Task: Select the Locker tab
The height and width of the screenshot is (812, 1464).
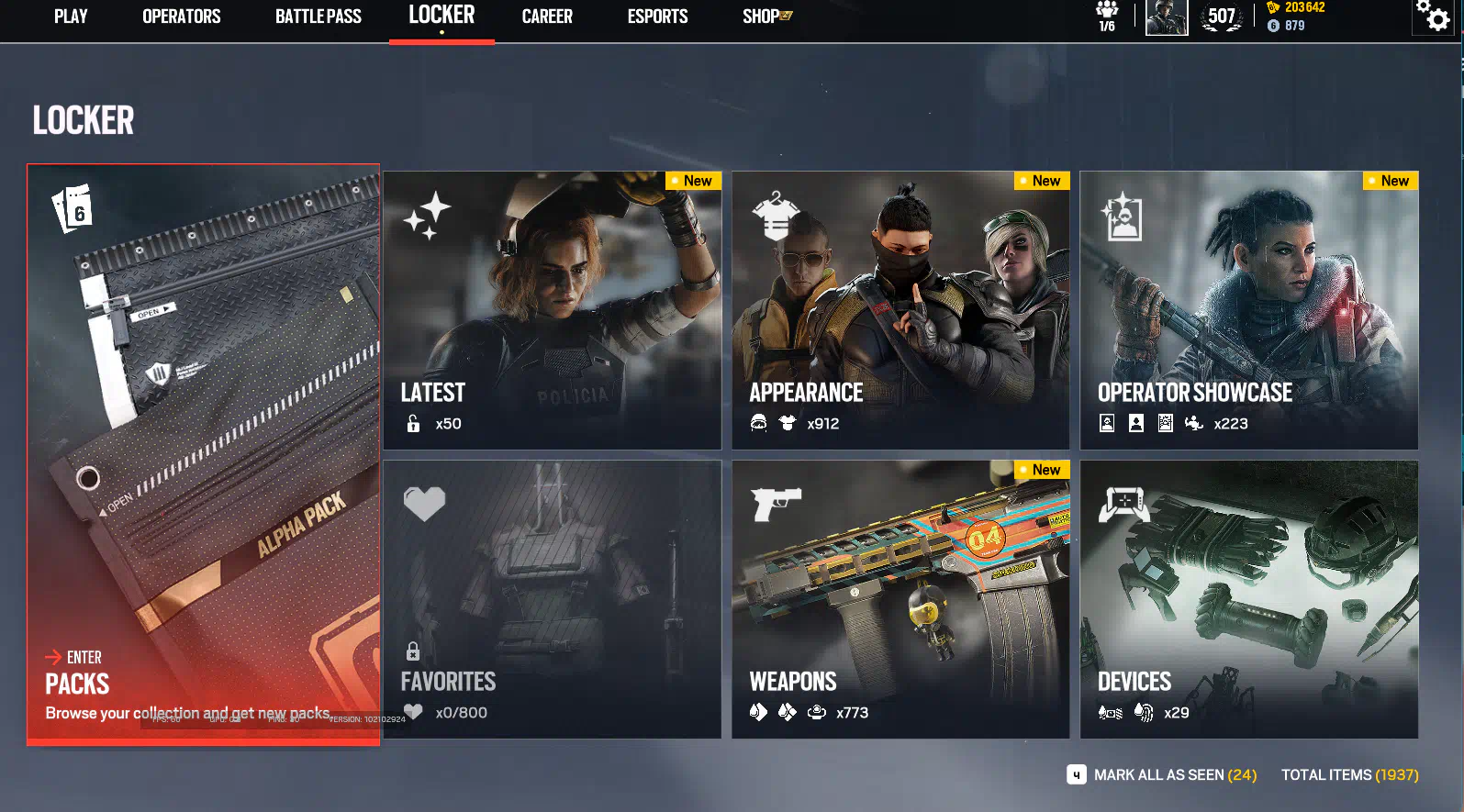Action: coord(441,16)
